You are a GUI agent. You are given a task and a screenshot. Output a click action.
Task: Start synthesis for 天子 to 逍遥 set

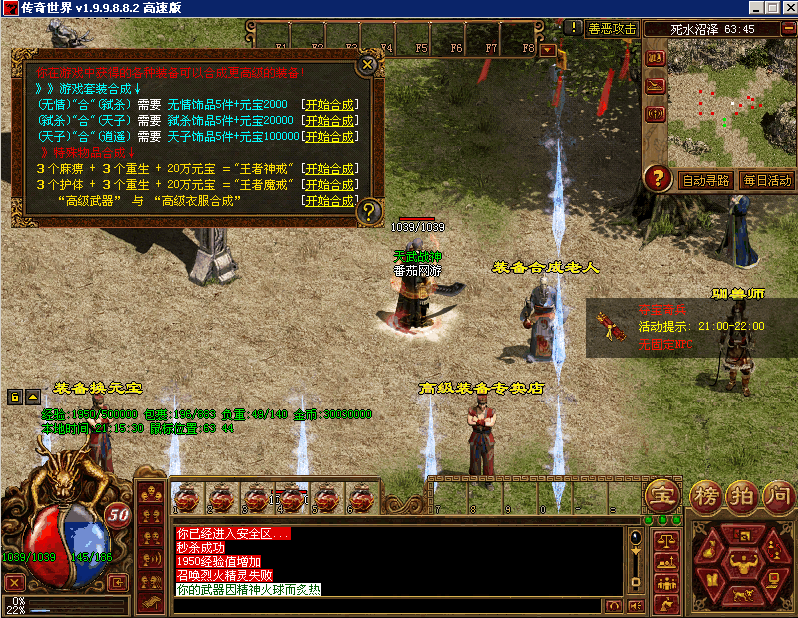point(329,137)
